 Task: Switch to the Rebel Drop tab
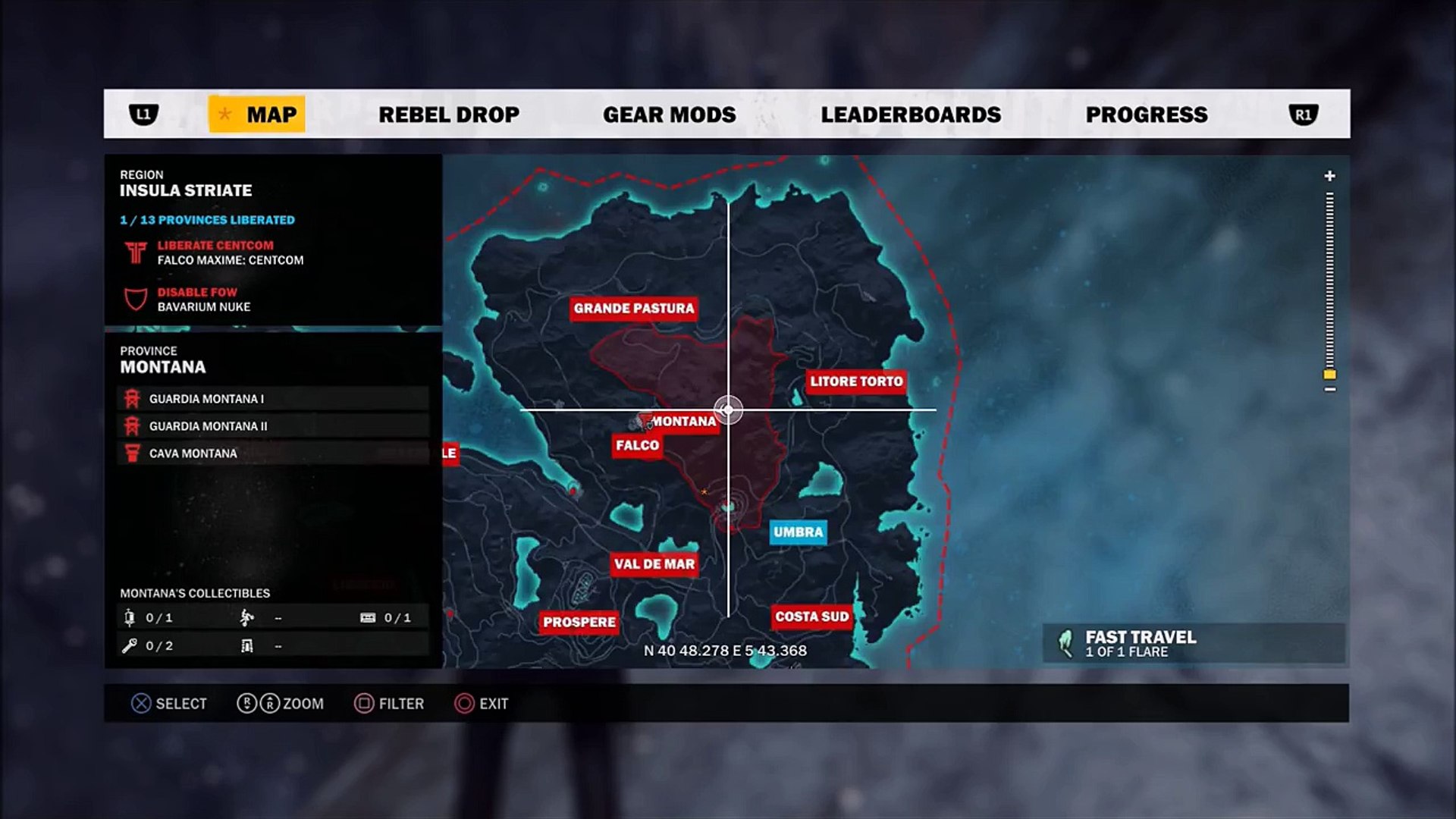tap(449, 115)
